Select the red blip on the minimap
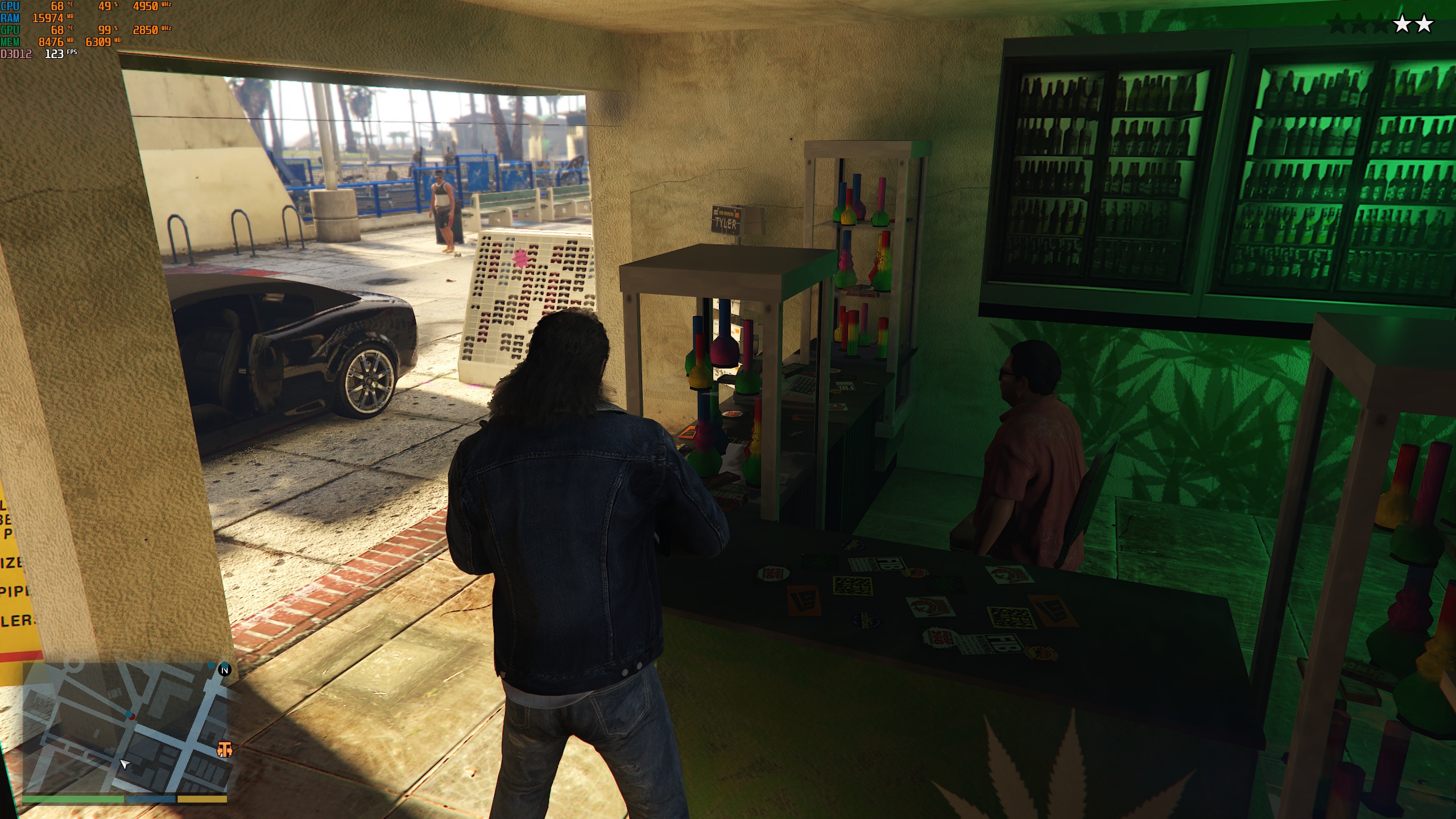1456x819 pixels. pos(131,716)
